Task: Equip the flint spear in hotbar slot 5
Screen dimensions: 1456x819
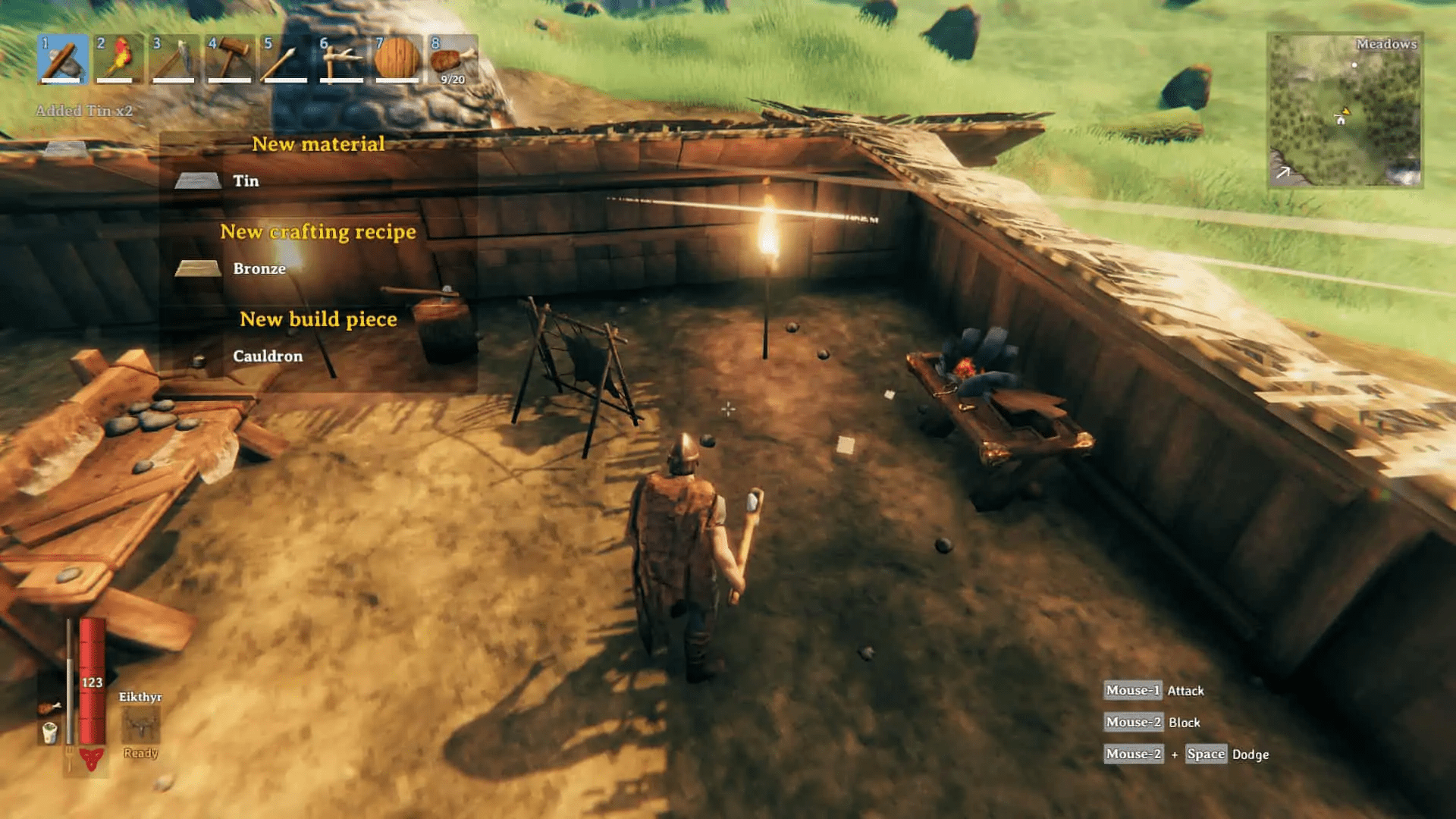Action: (x=286, y=61)
